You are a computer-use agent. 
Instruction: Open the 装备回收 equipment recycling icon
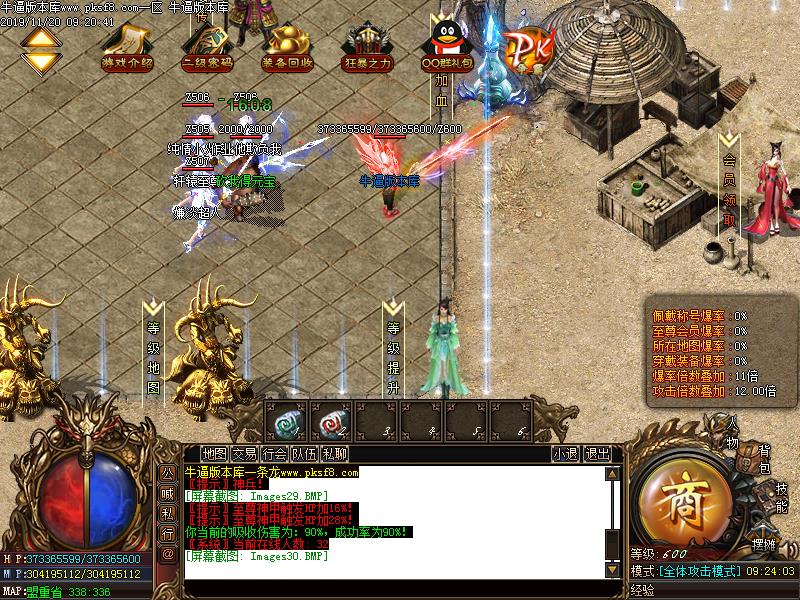[288, 45]
